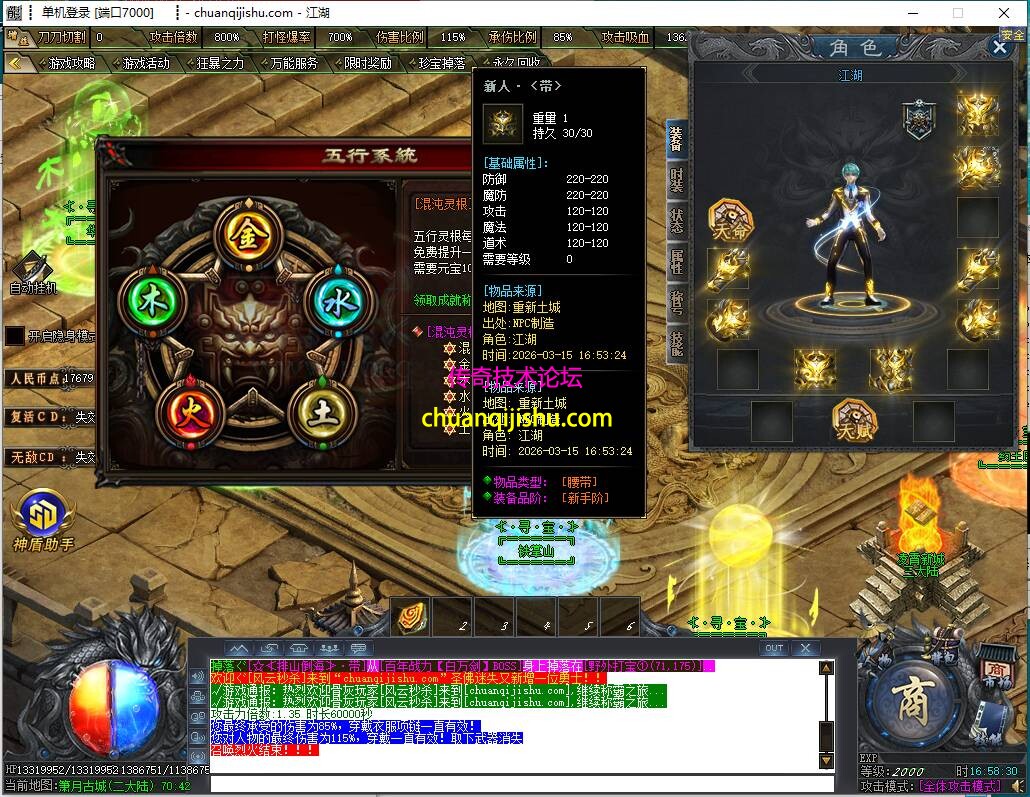1030x797 pixels.
Task: Open the 状态 tab
Action: 677,222
